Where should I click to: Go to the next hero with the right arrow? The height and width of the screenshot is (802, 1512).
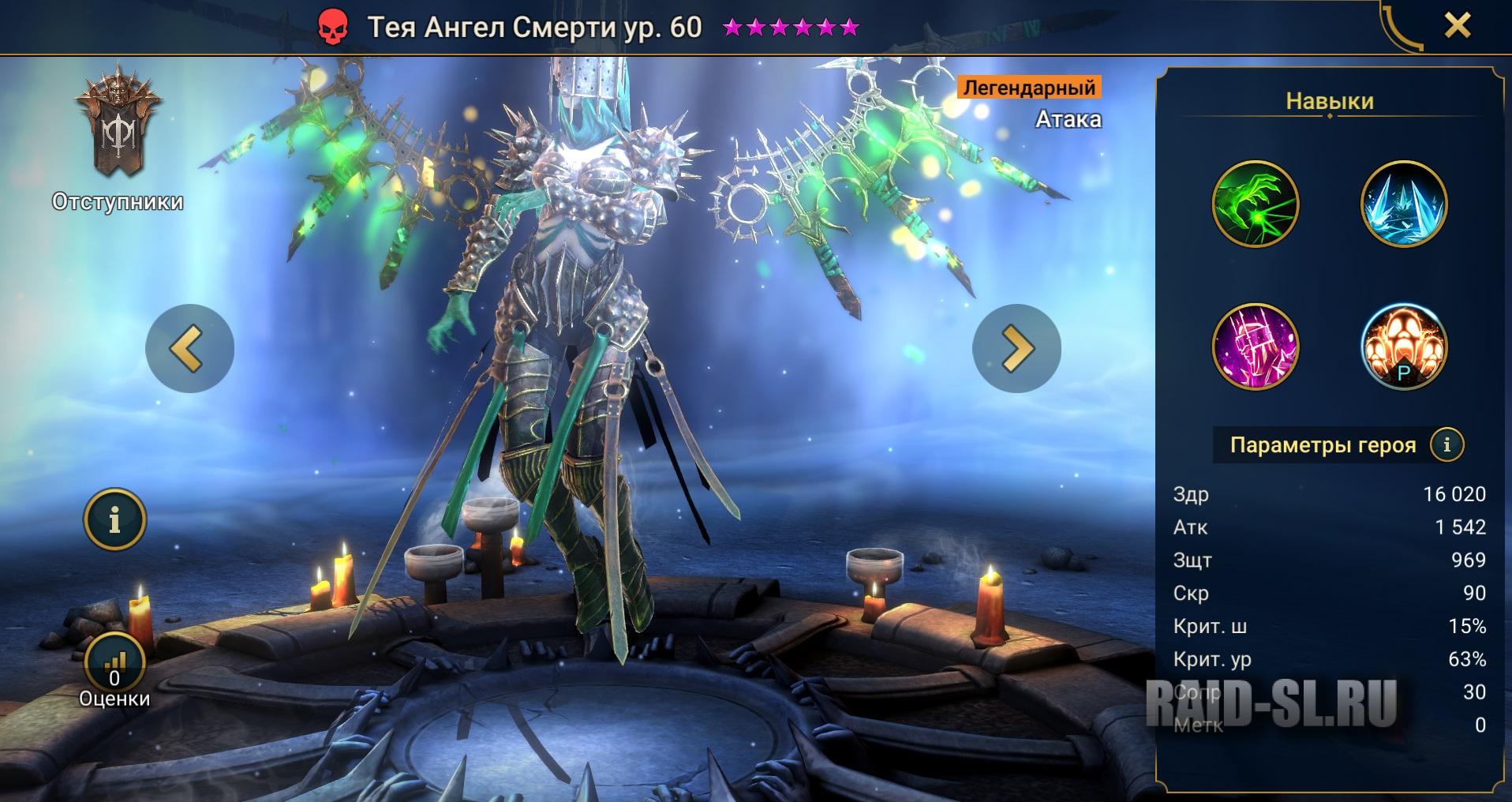click(1016, 348)
